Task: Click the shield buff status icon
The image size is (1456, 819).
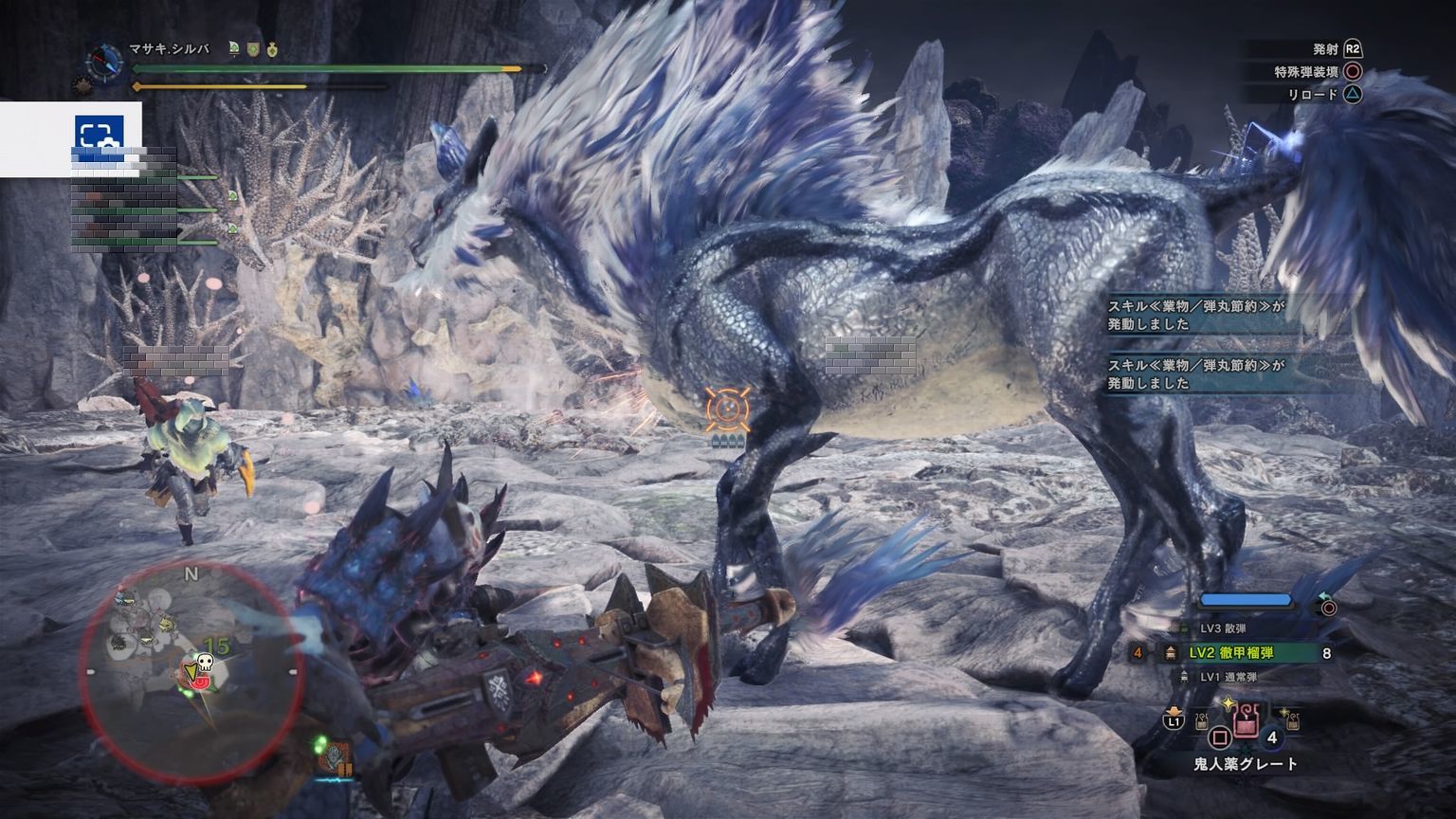Action: click(x=252, y=48)
